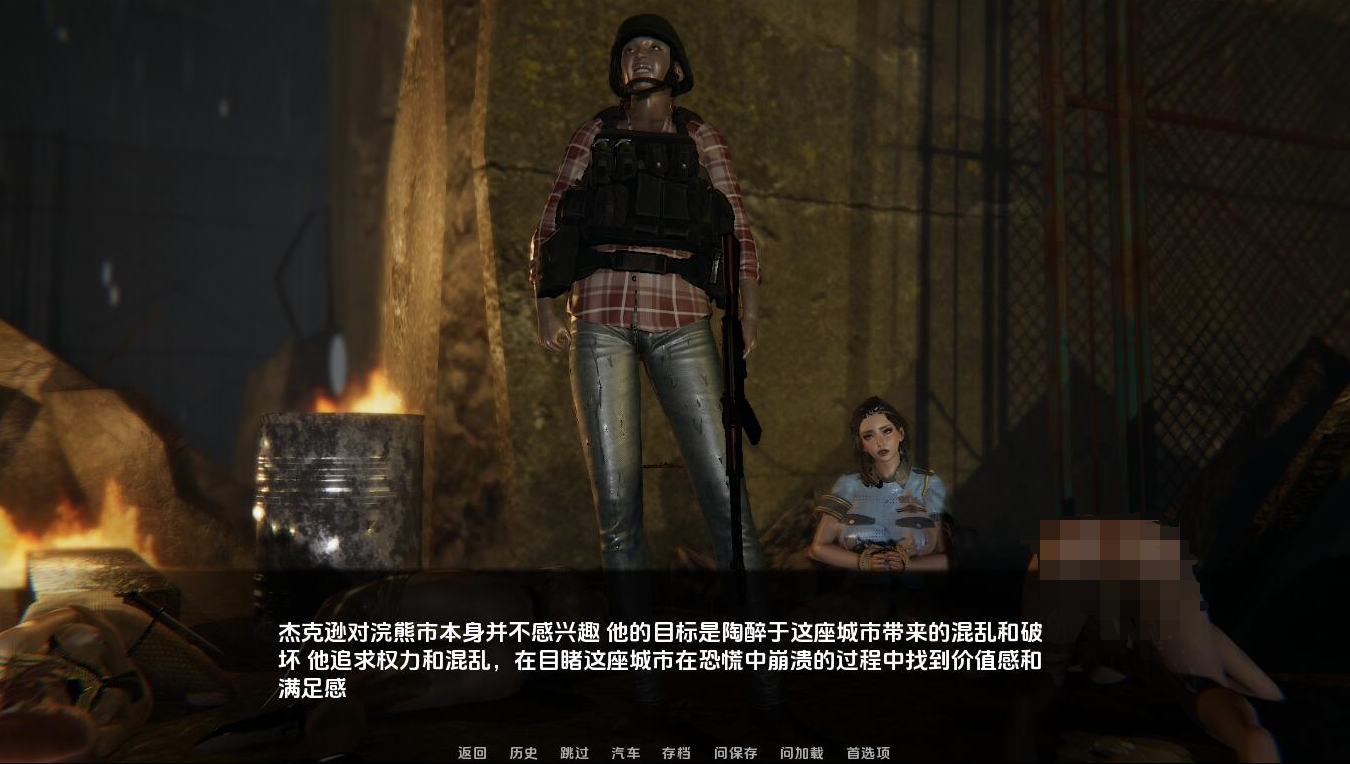Enable 汽车 auto-advance mode

coord(624,755)
